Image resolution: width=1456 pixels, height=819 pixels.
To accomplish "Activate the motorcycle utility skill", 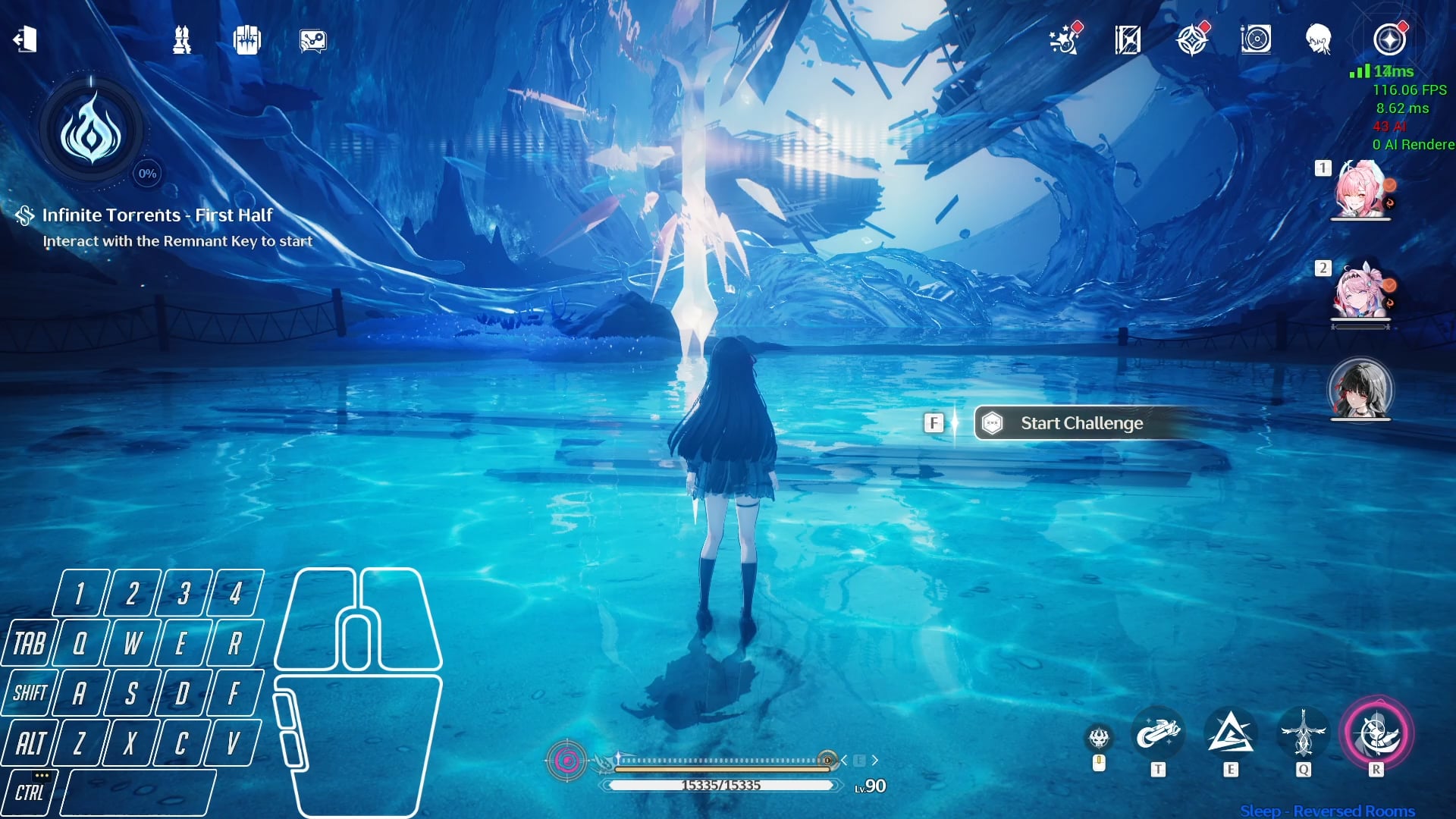I will 1158,733.
